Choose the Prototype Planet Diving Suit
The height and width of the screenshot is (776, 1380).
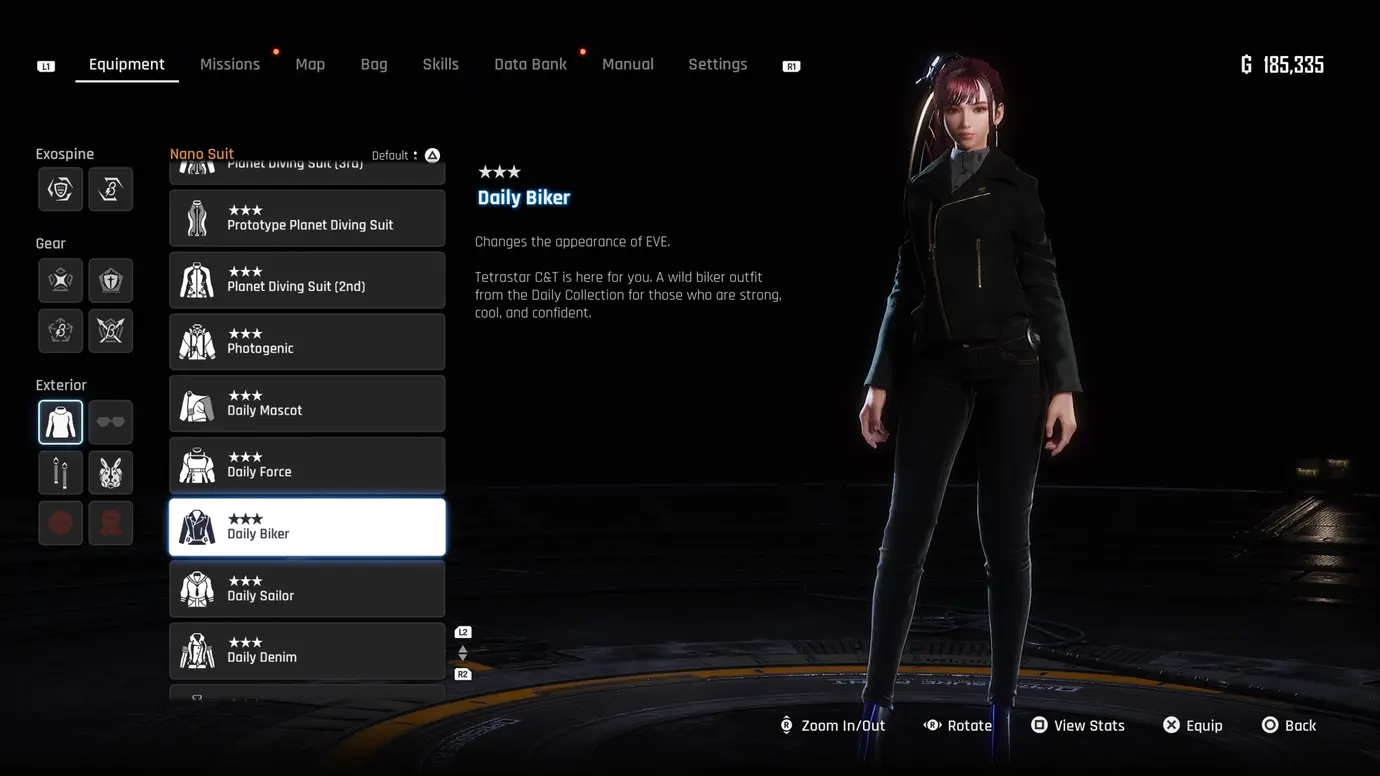[x=307, y=218]
